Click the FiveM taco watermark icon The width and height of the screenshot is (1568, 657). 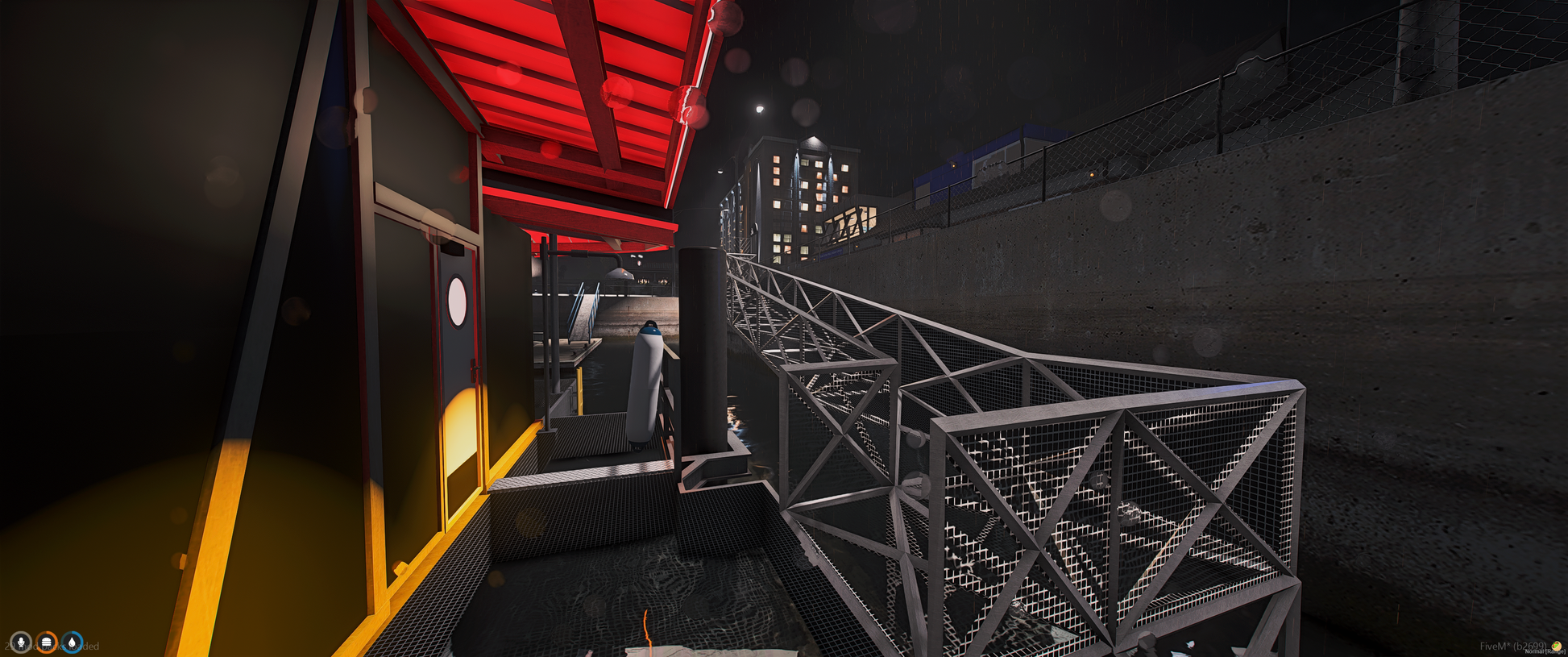click(1557, 646)
